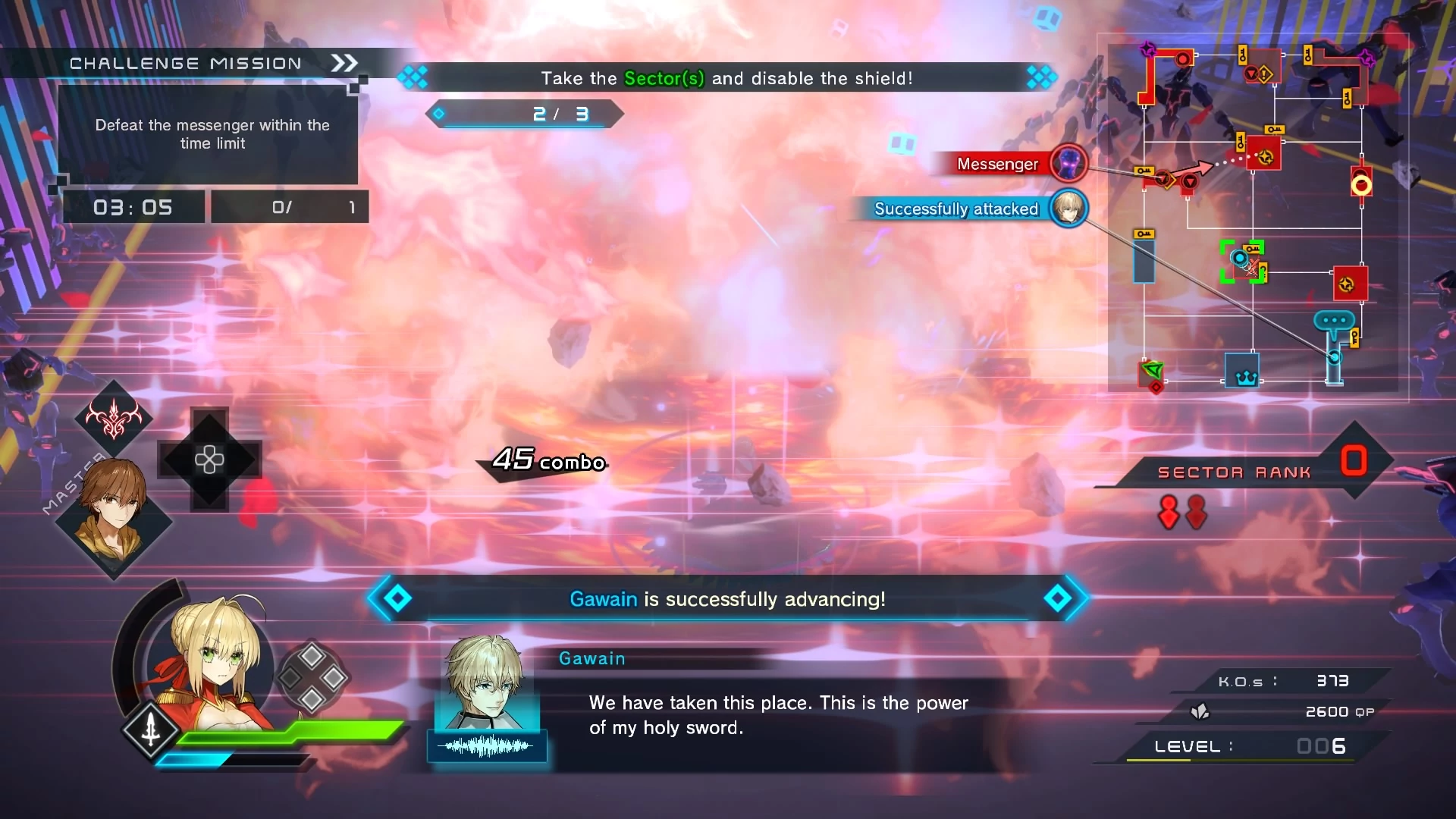Viewport: 1456px width, 819px height.
Task: Open the four-diamond active skill selector
Action: click(312, 677)
